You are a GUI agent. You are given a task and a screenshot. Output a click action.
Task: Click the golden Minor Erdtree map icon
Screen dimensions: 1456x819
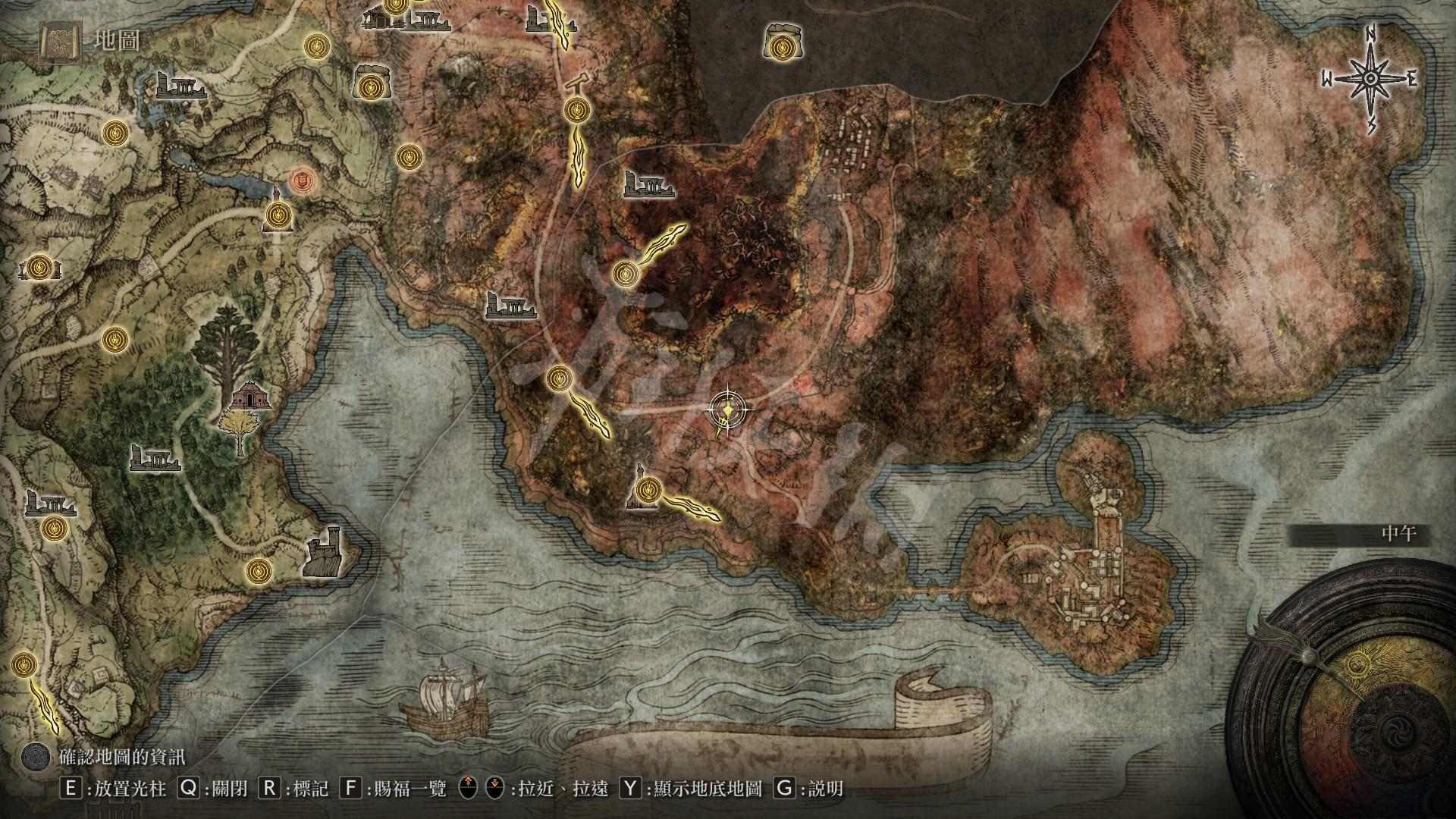240,433
